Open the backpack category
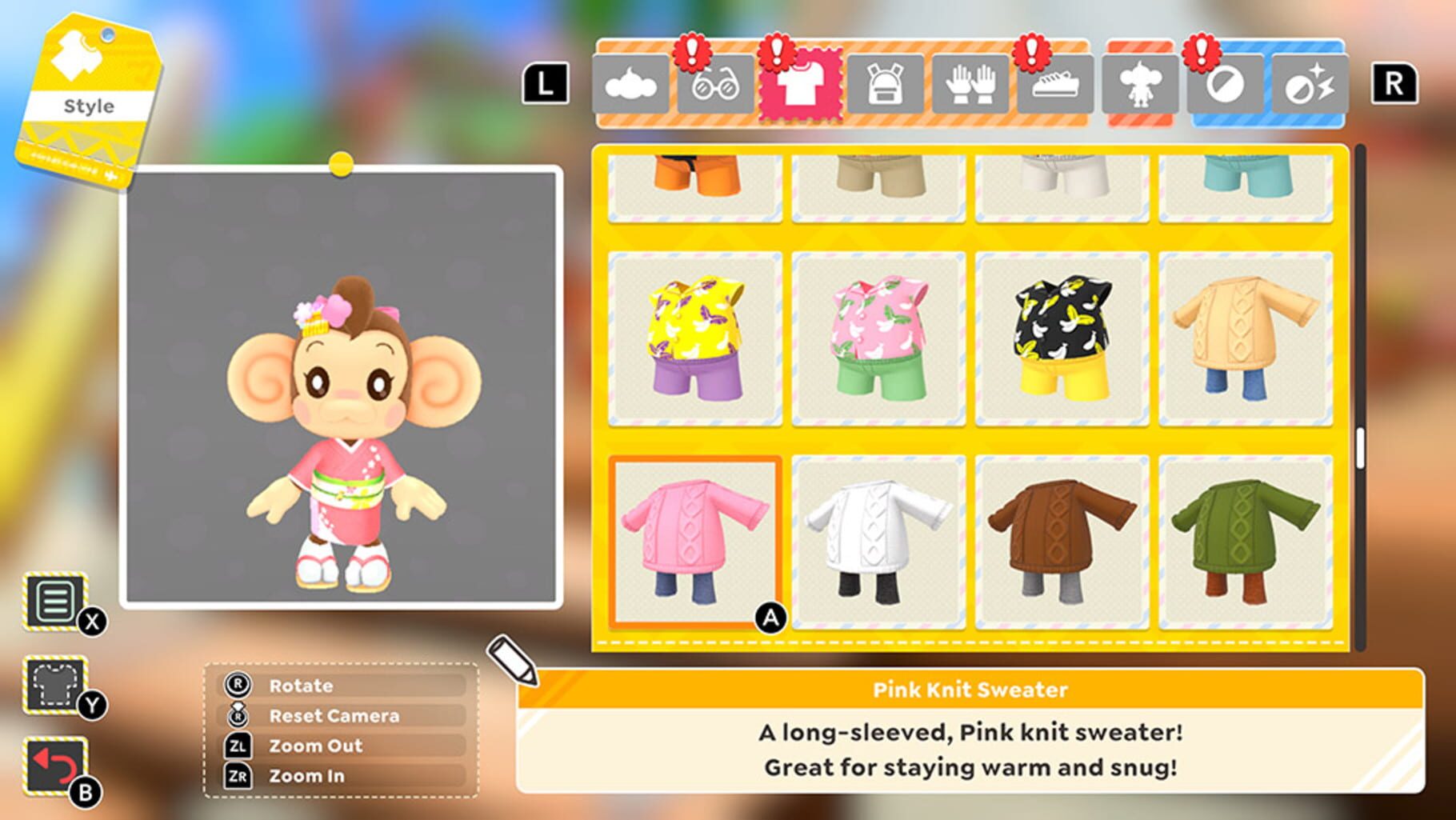Viewport: 1456px width, 820px height. [x=887, y=84]
